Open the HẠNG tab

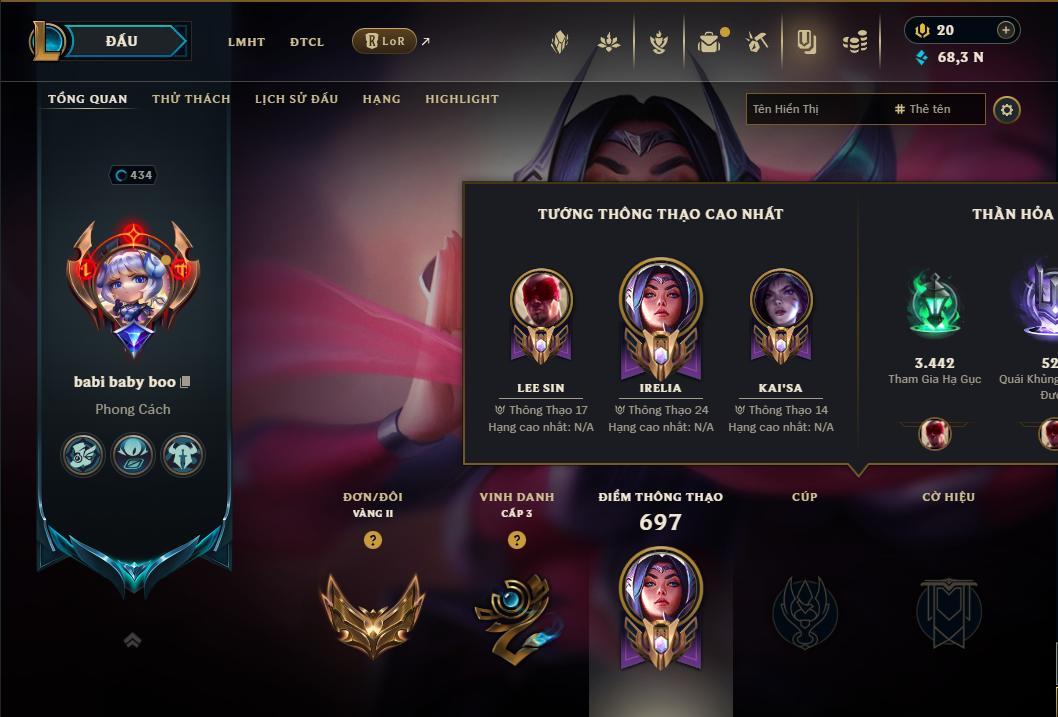(x=381, y=99)
